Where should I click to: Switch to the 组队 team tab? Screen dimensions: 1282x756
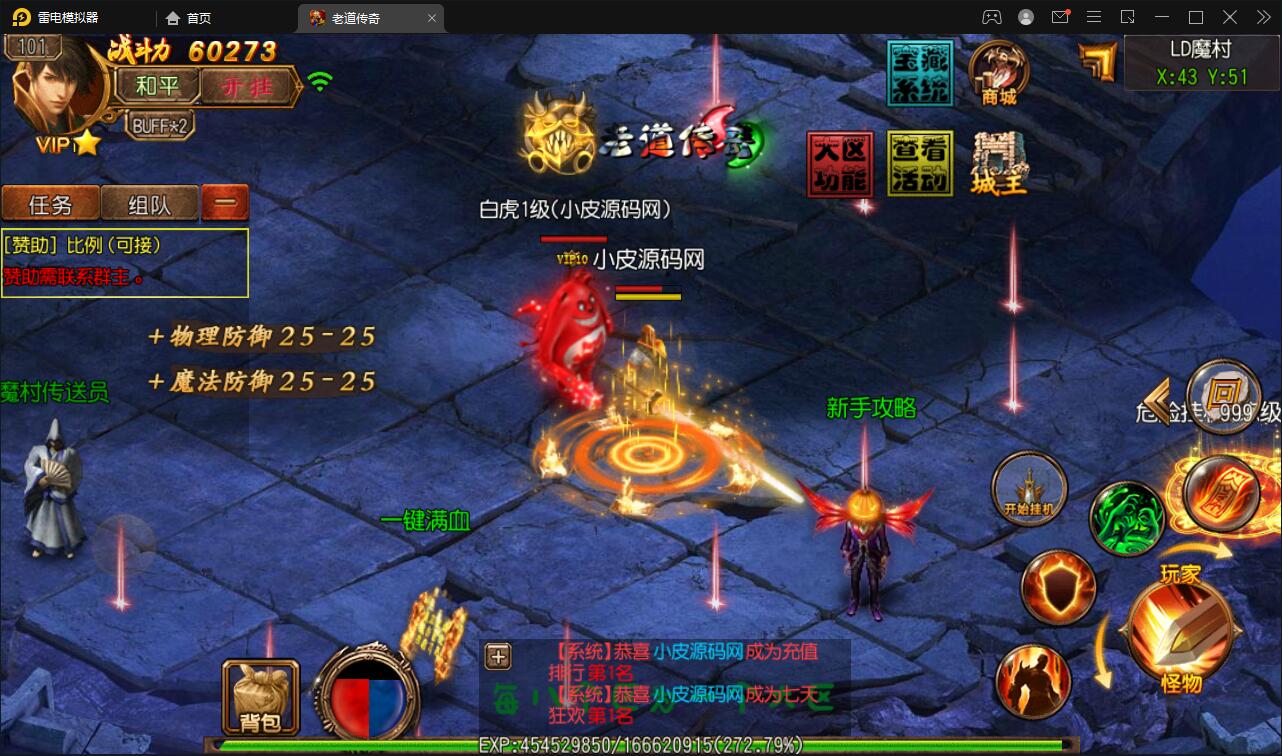[x=150, y=205]
